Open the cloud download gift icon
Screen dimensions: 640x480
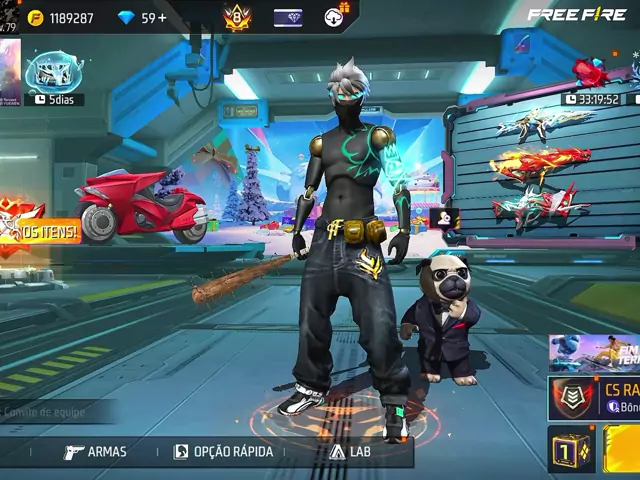[337, 17]
